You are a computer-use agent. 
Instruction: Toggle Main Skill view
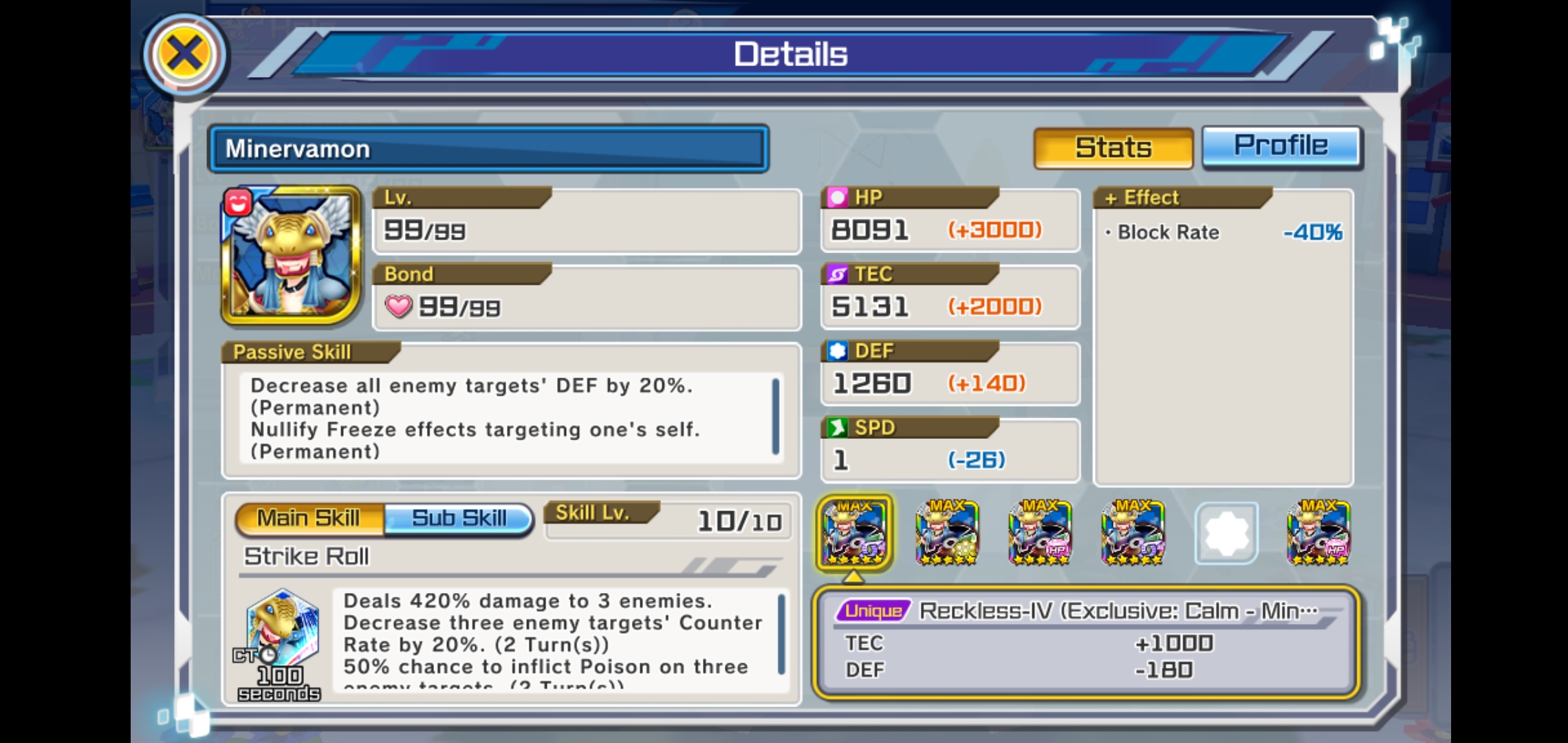coord(307,518)
